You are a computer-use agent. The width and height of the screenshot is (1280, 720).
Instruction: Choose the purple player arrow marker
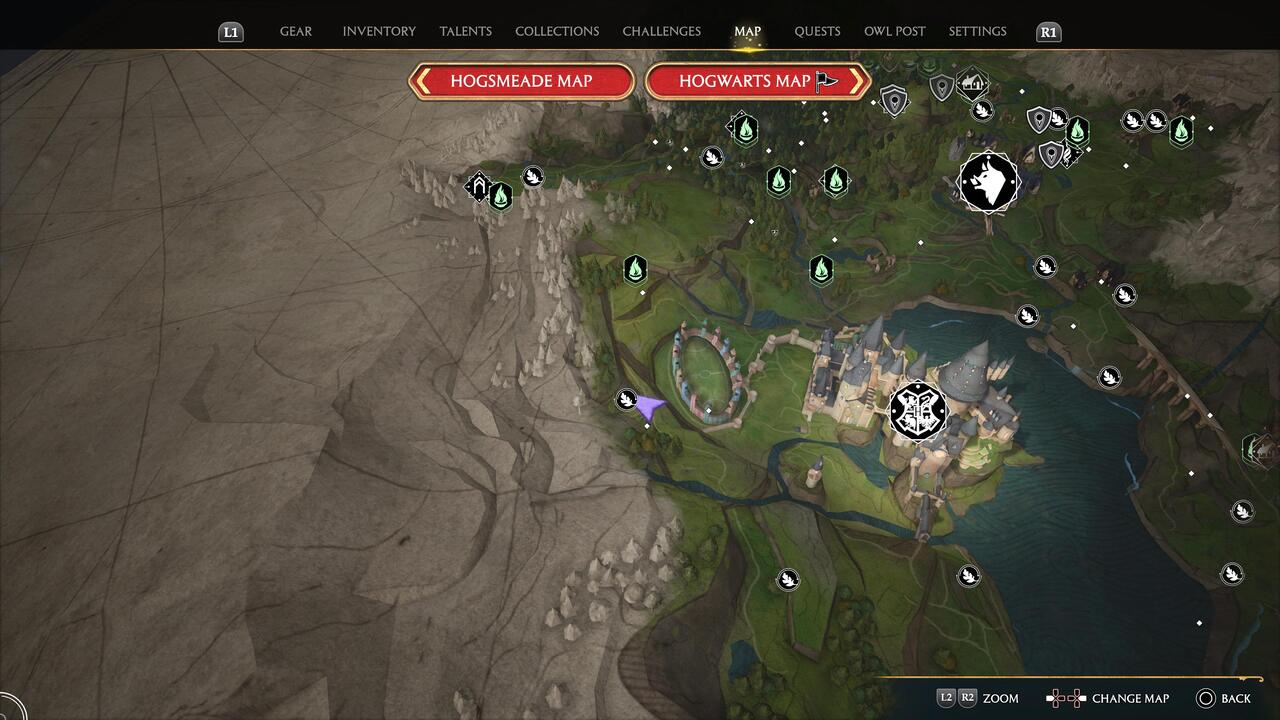click(650, 407)
